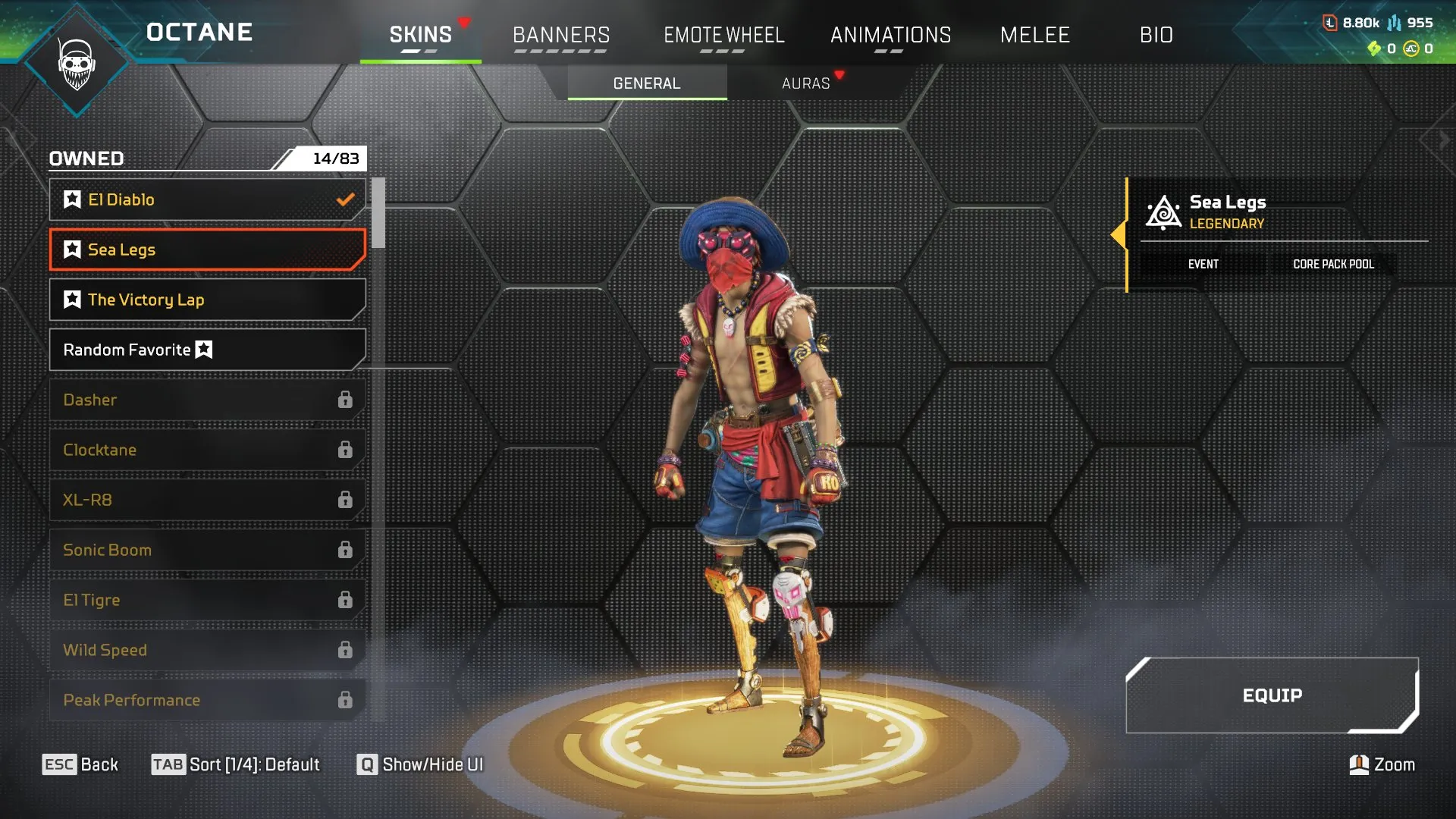Screen dimensions: 1456x819
Task: Select the Legend Tokens currency icon
Action: pos(1330,23)
